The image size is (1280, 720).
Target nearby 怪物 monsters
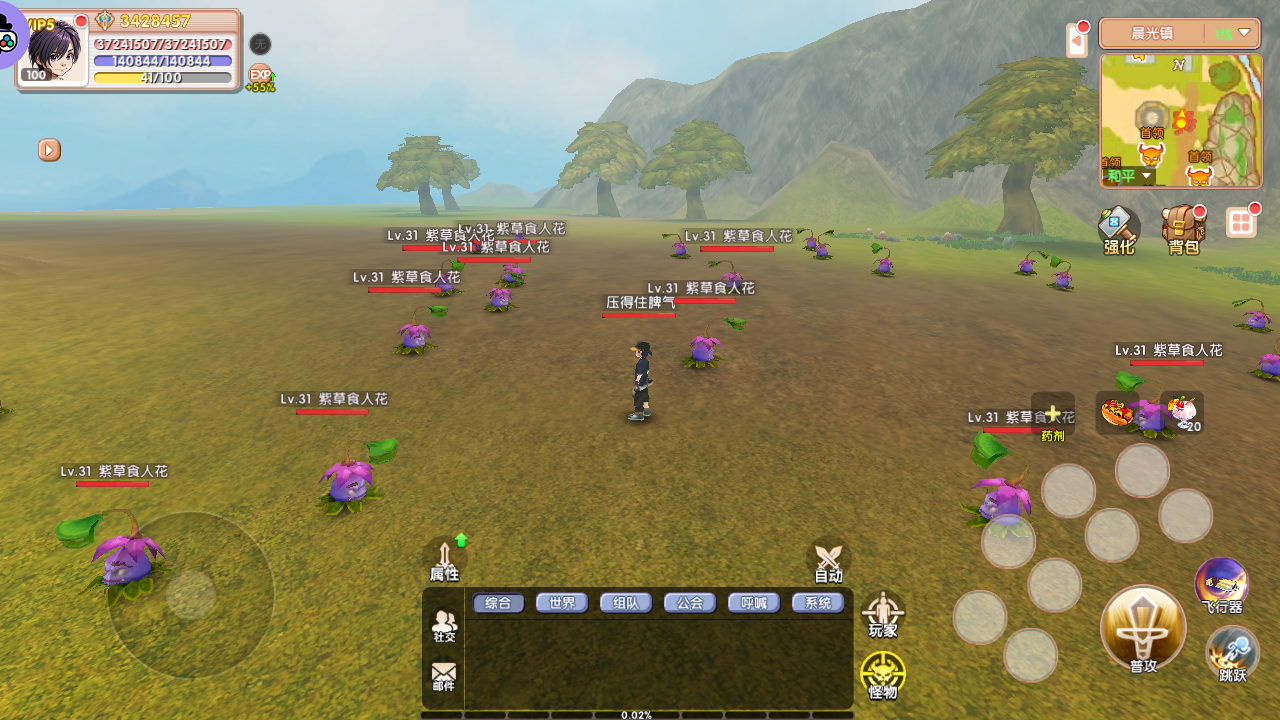click(x=883, y=675)
